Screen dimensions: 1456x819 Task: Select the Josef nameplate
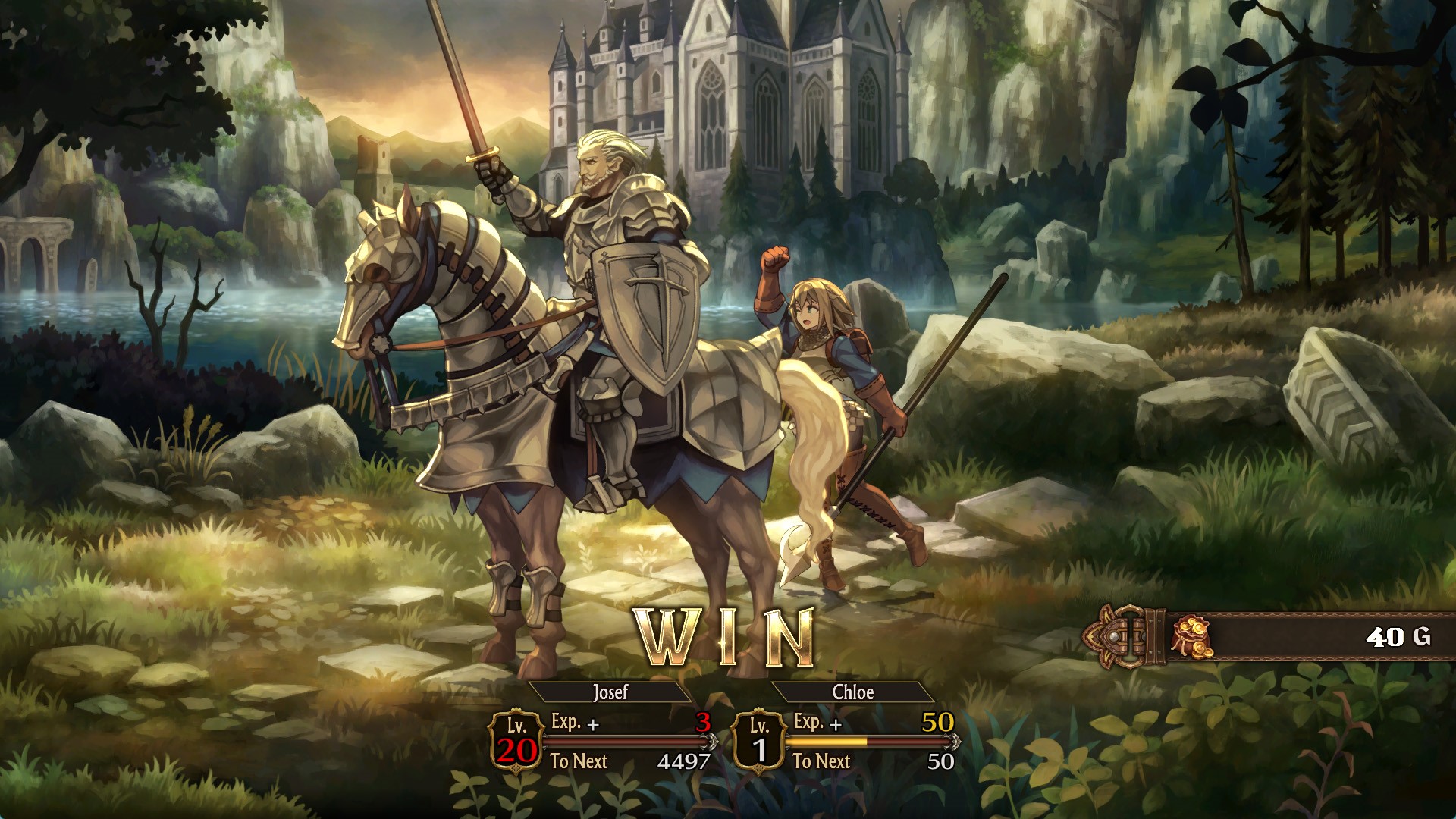pos(610,692)
